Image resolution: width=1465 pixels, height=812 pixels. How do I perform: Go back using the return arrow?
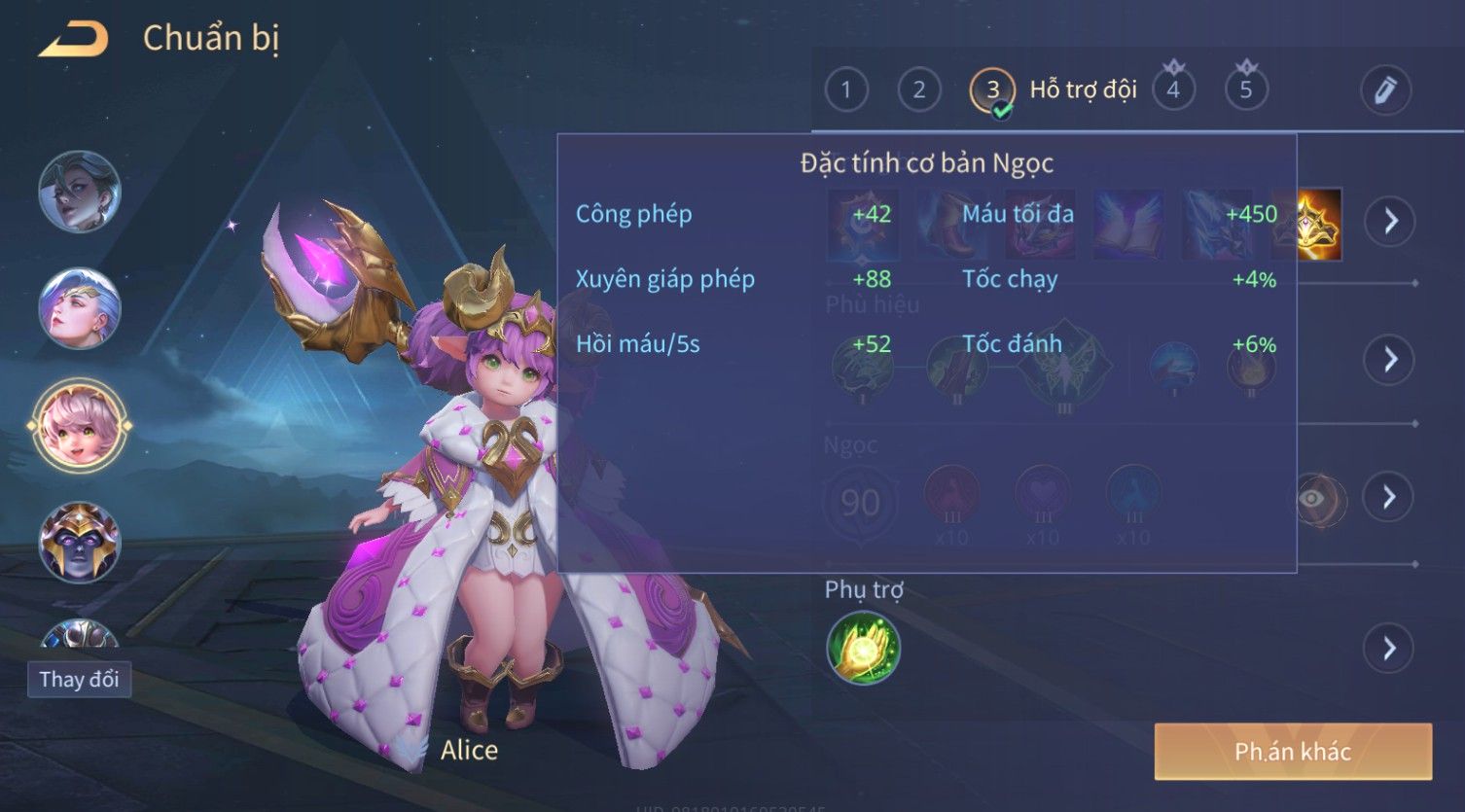(x=73, y=40)
